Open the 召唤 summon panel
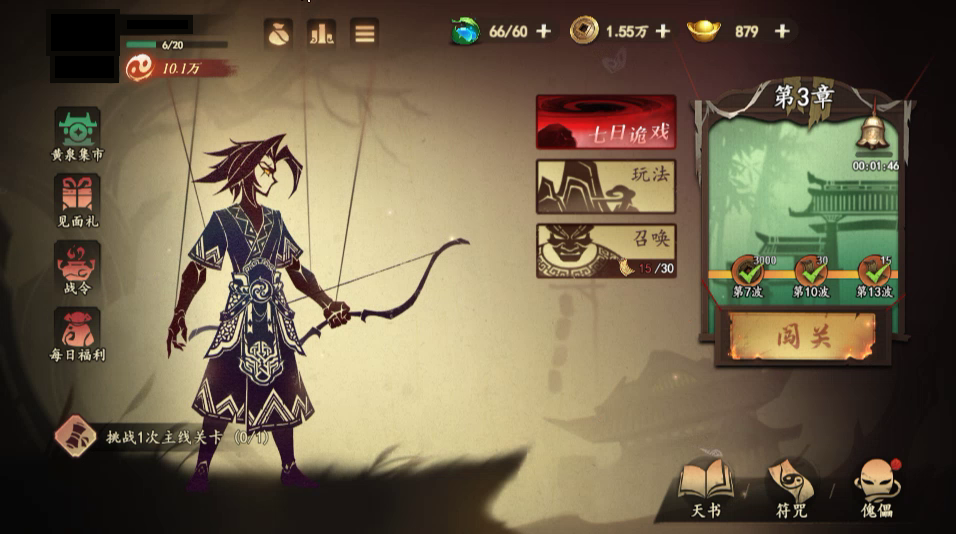The height and width of the screenshot is (534, 956). (606, 250)
